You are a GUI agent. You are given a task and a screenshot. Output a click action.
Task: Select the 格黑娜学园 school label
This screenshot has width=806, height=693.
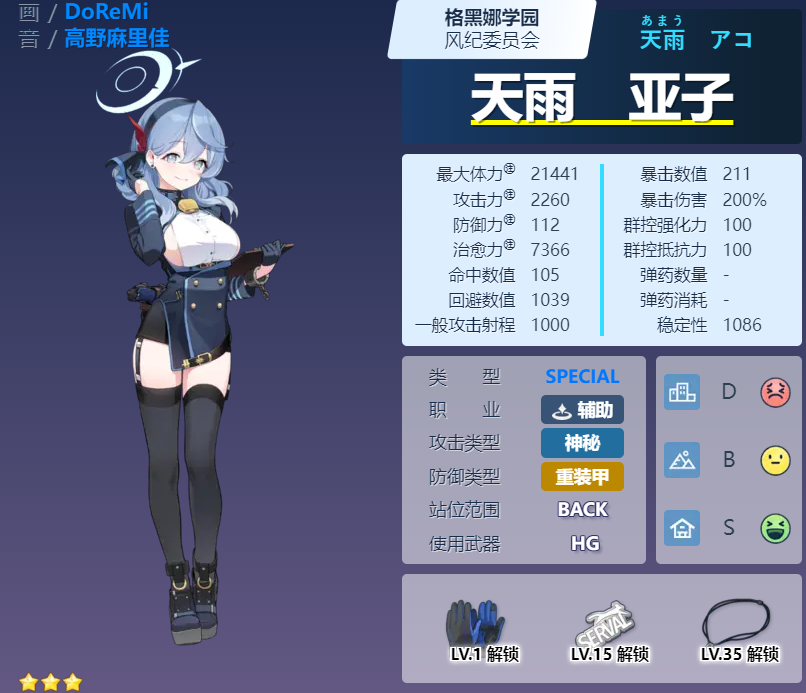click(x=491, y=17)
